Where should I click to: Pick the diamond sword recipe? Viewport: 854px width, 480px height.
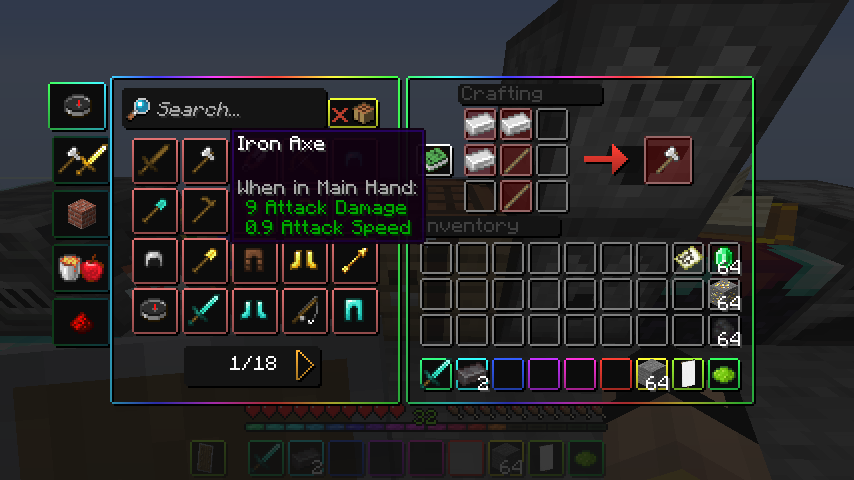tap(206, 311)
